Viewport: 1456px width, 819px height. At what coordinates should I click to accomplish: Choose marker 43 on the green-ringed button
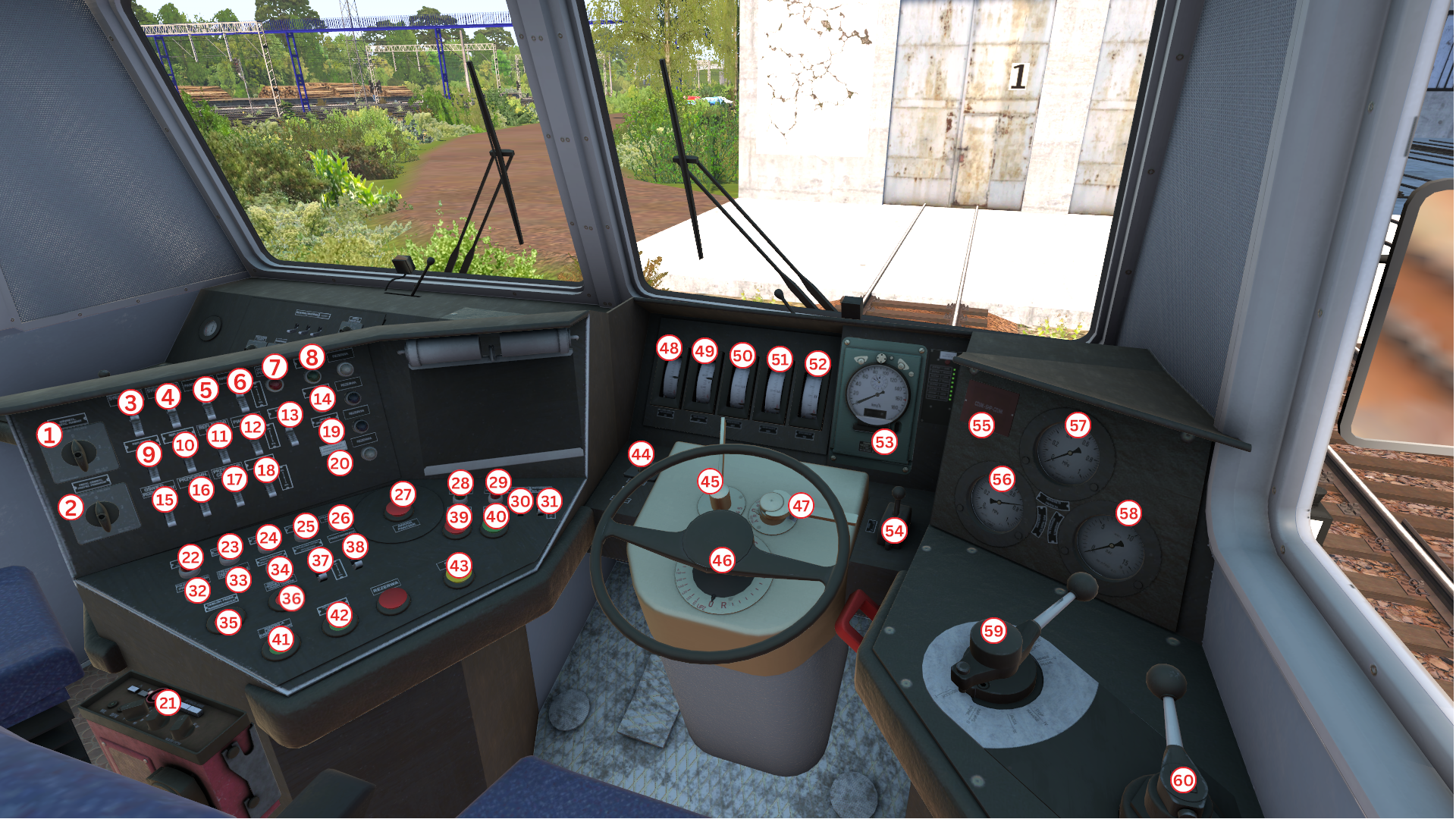click(x=459, y=565)
